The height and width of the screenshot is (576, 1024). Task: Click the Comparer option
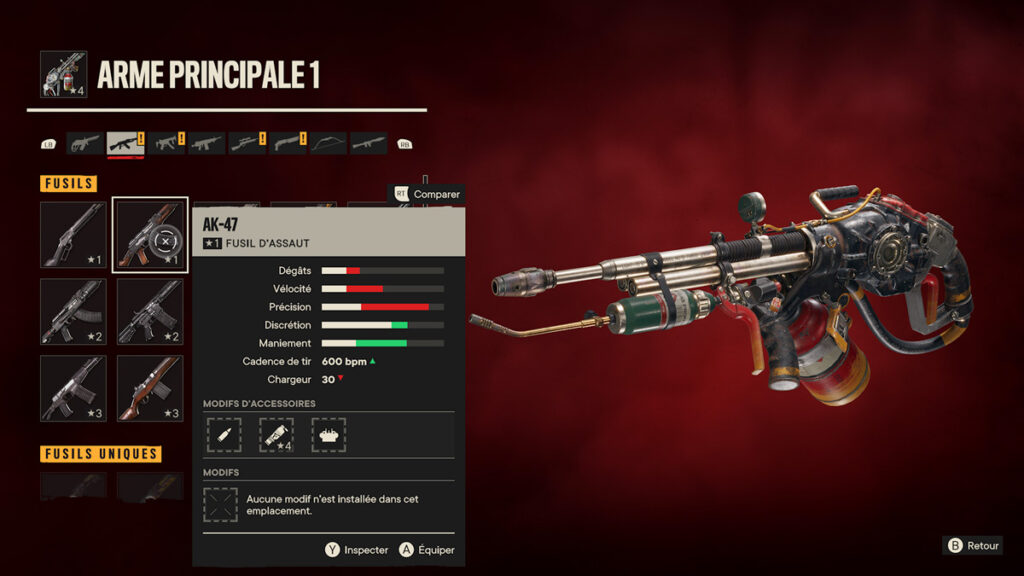click(x=428, y=194)
